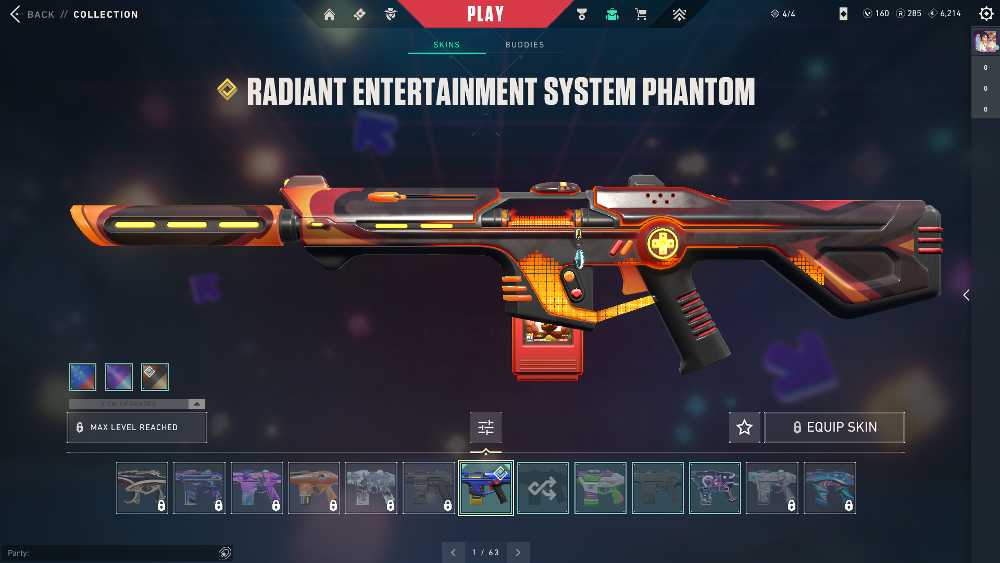Open the settings gear icon
1000x563 pixels.
point(984,14)
